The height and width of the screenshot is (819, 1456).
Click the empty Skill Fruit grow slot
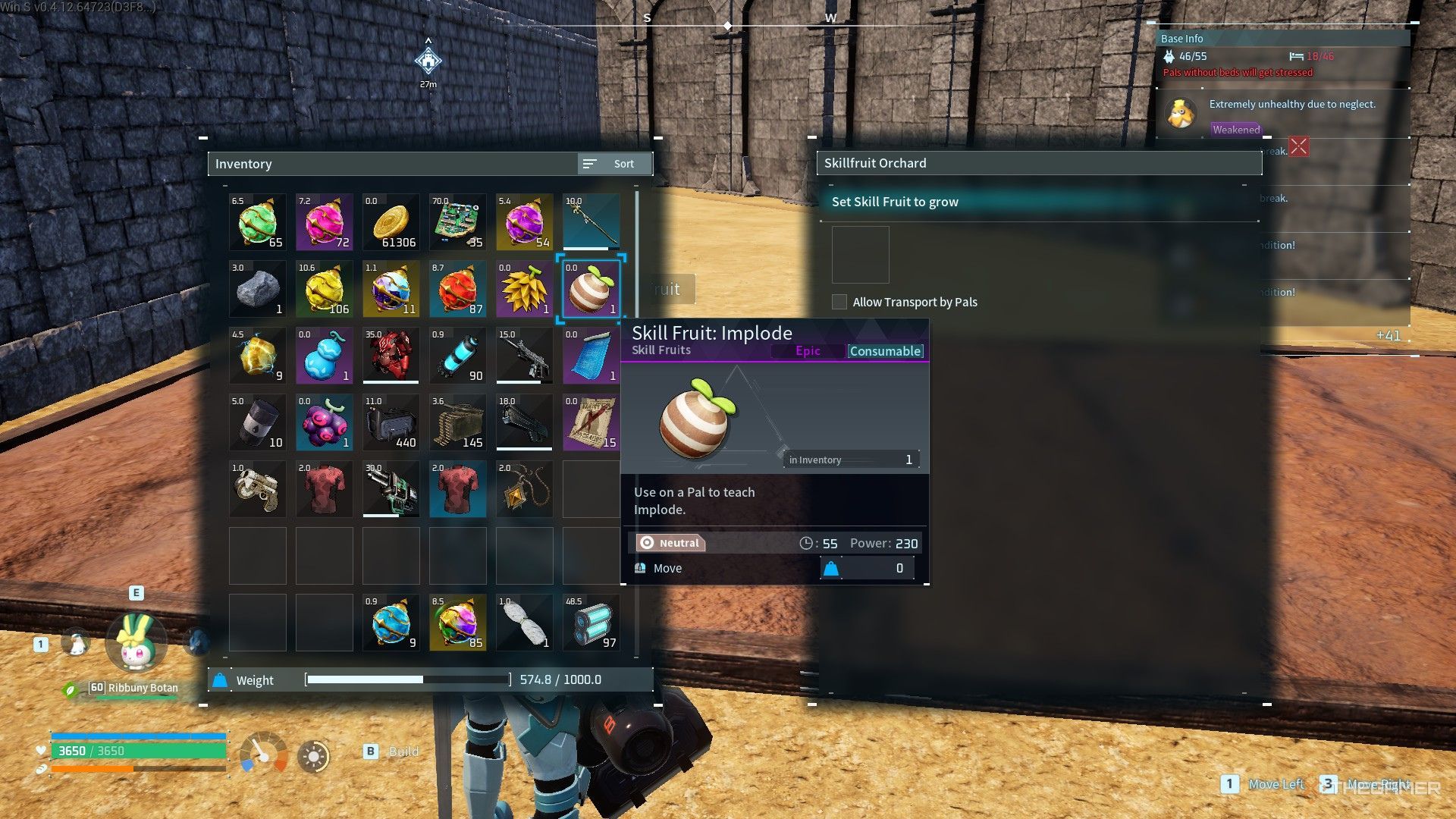click(860, 256)
